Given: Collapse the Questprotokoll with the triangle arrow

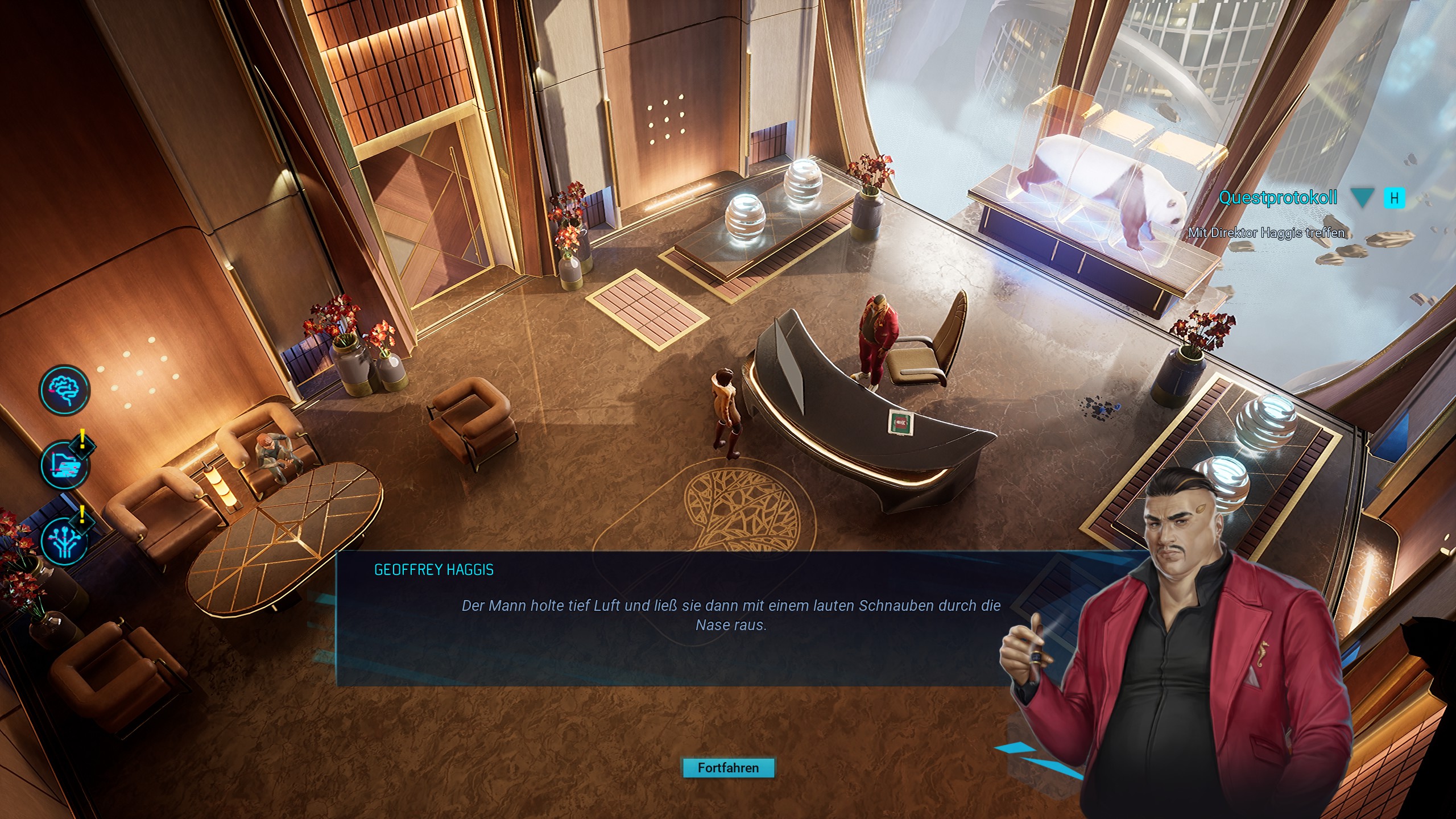Looking at the screenshot, I should tap(1362, 198).
